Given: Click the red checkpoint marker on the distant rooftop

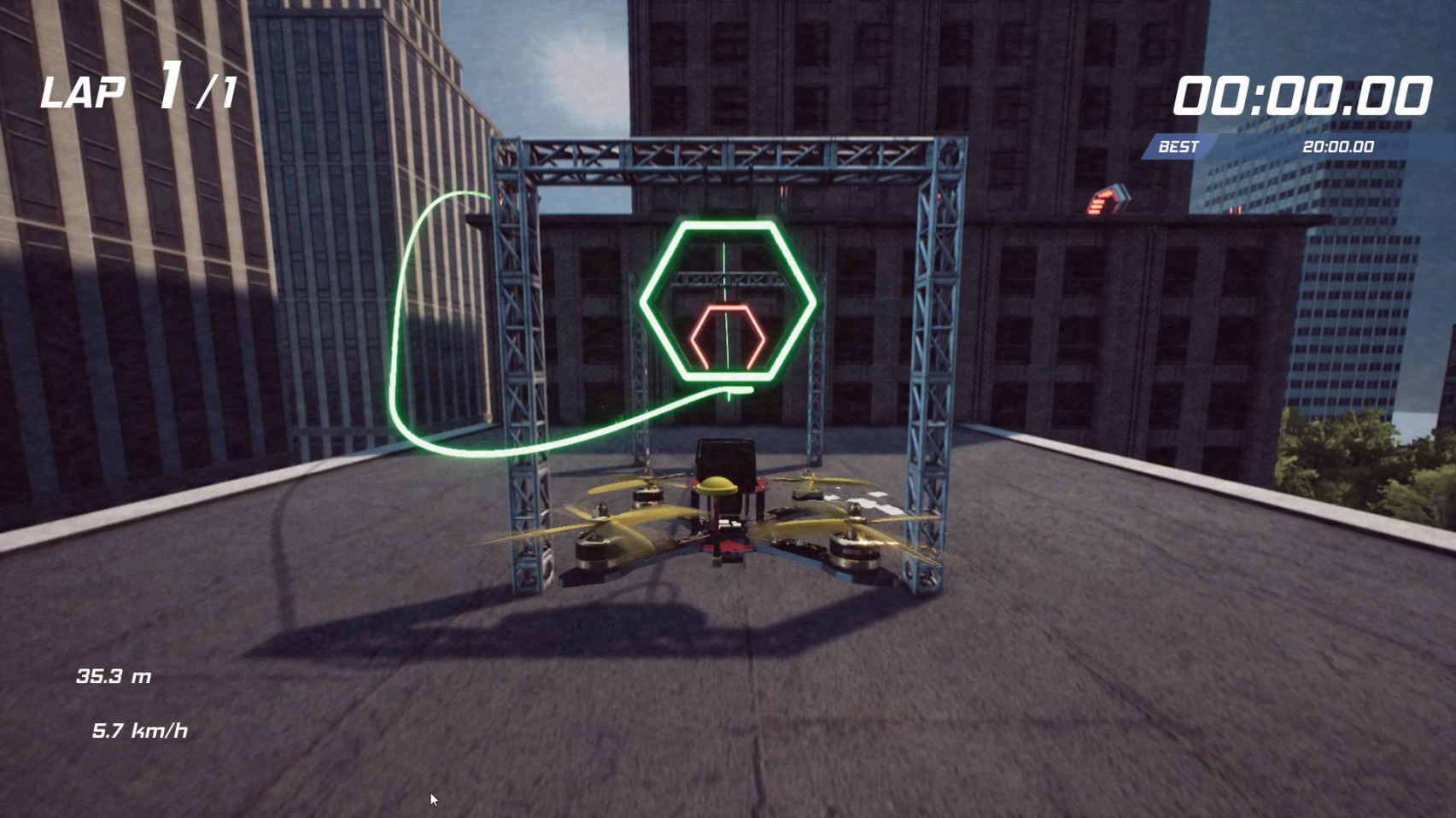Looking at the screenshot, I should coord(1102,202).
